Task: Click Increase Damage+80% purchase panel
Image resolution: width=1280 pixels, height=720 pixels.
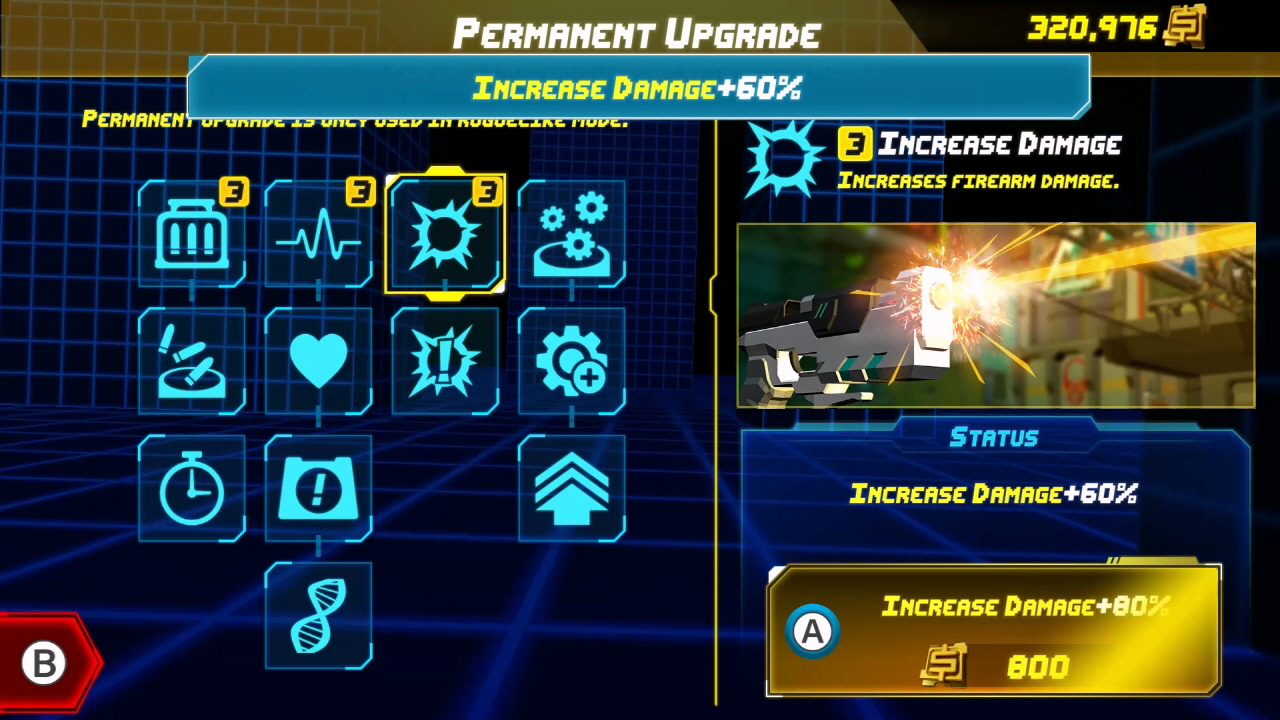Action: 995,630
